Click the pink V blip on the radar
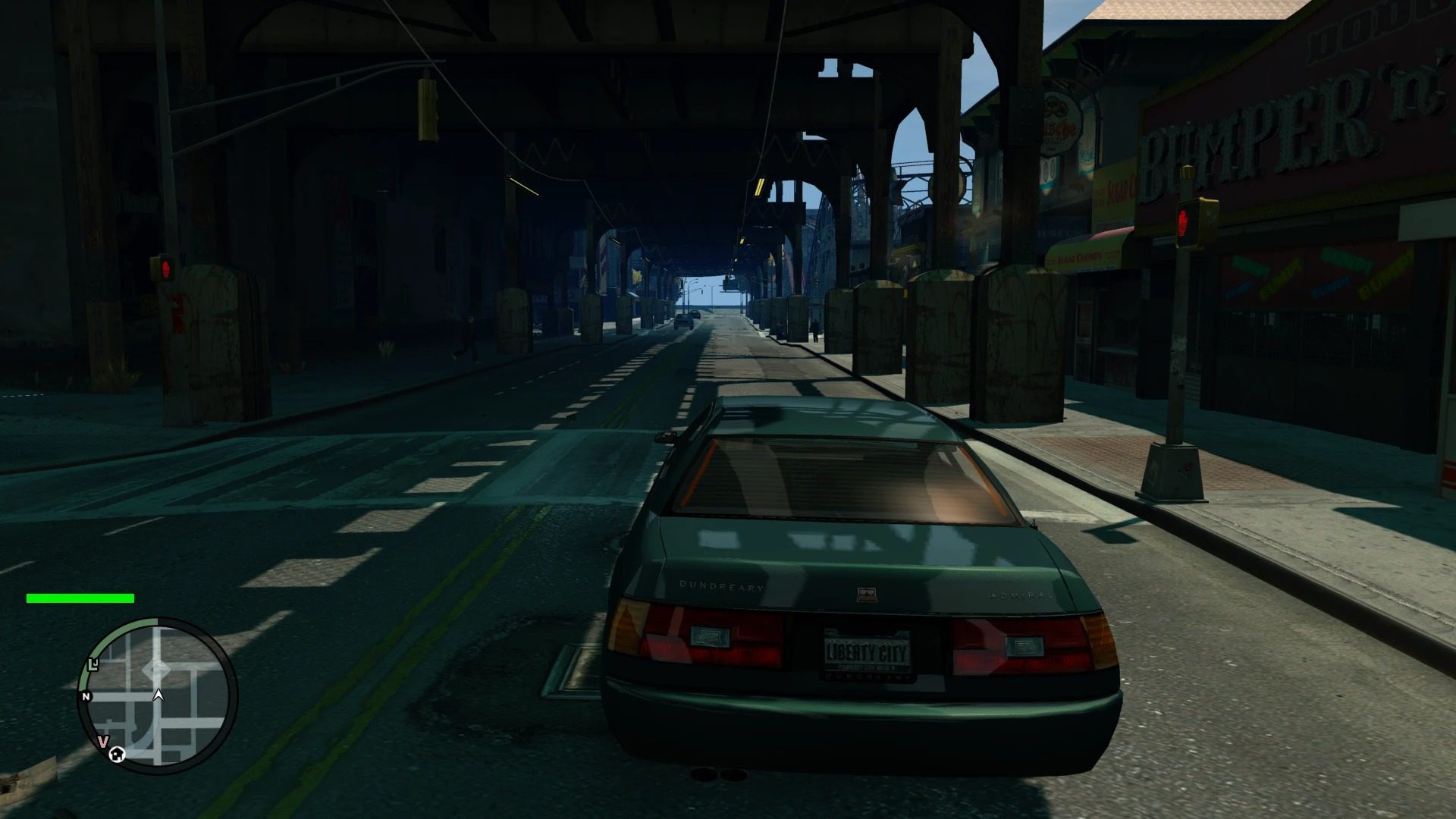This screenshot has height=819, width=1456. [103, 741]
